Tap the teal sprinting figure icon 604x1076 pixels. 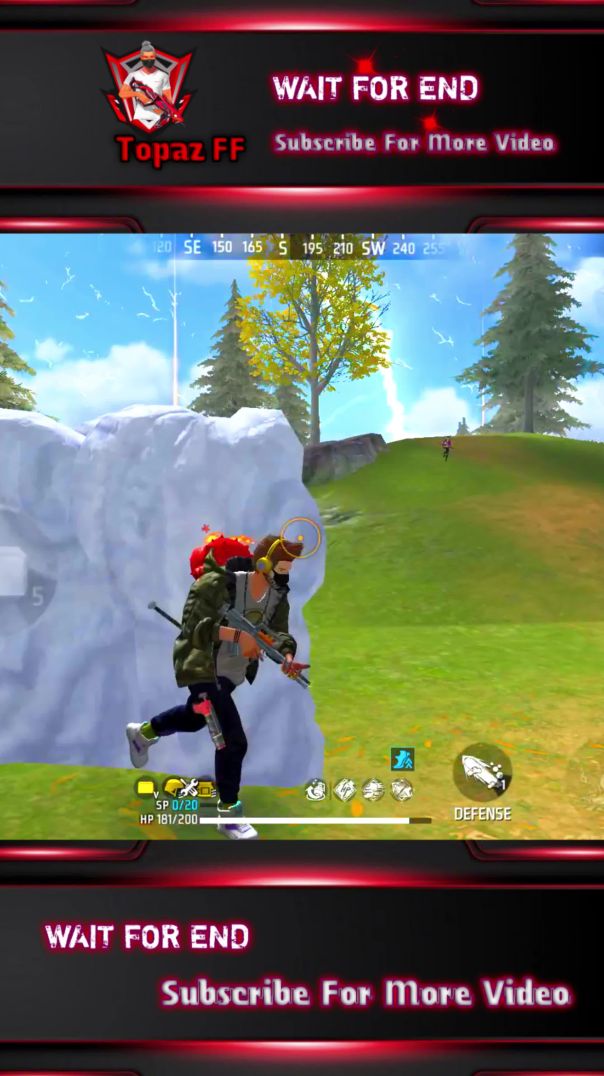(x=402, y=759)
